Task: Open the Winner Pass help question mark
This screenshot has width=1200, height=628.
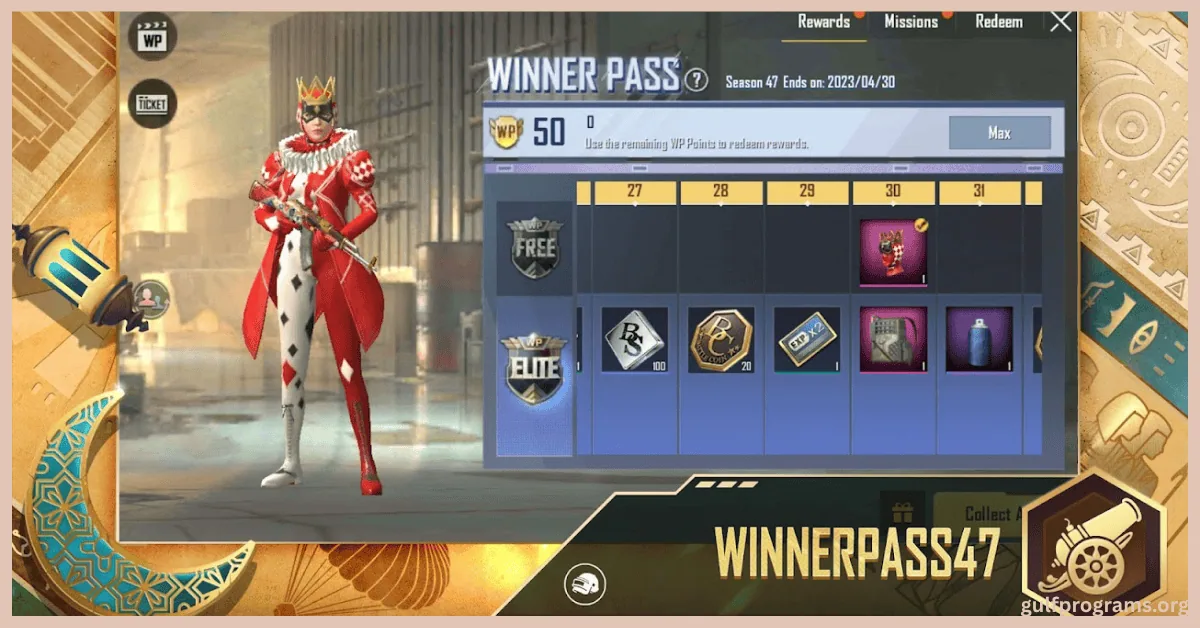Action: [x=697, y=81]
